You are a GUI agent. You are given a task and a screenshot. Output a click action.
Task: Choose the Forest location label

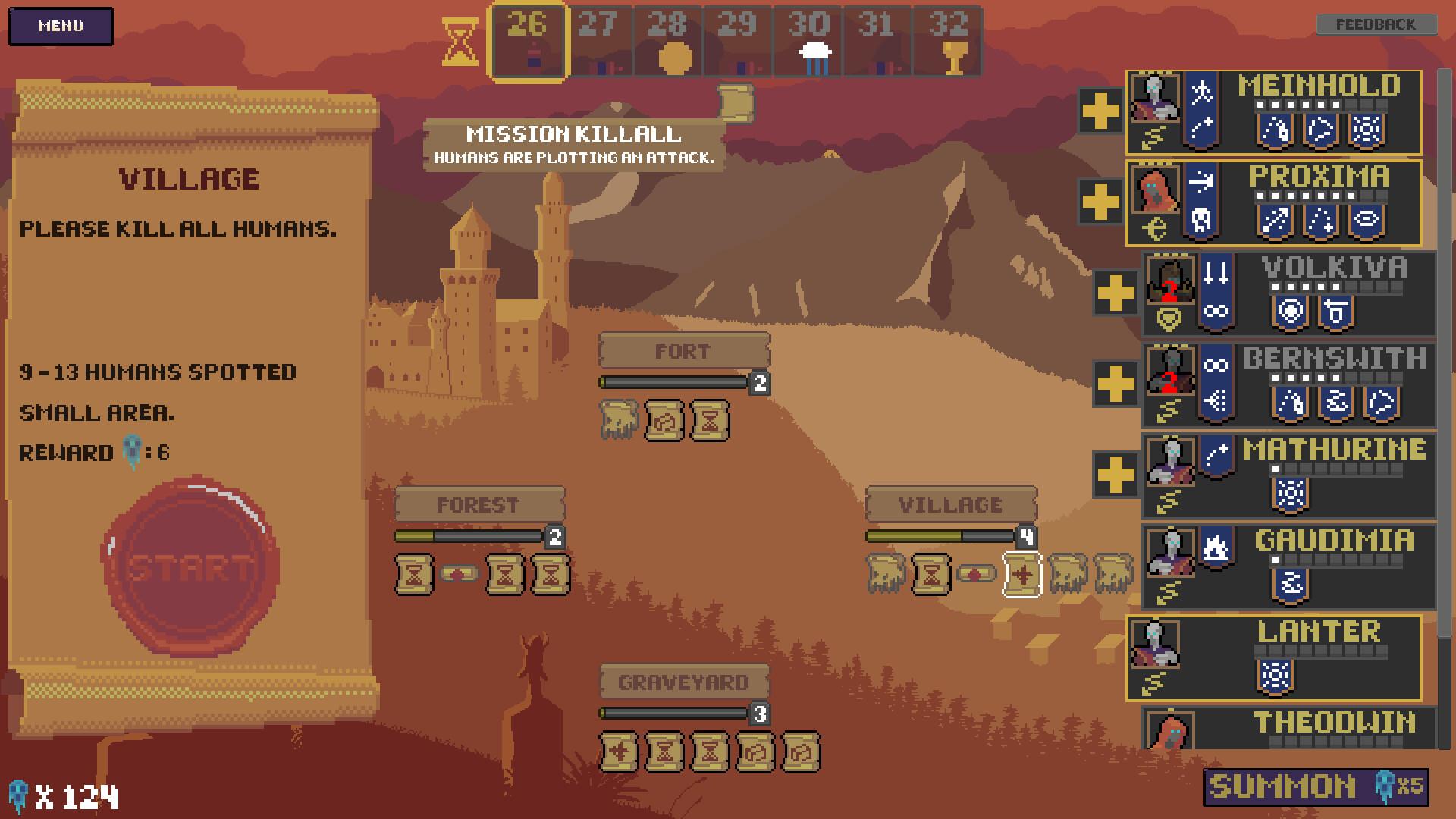(x=479, y=504)
